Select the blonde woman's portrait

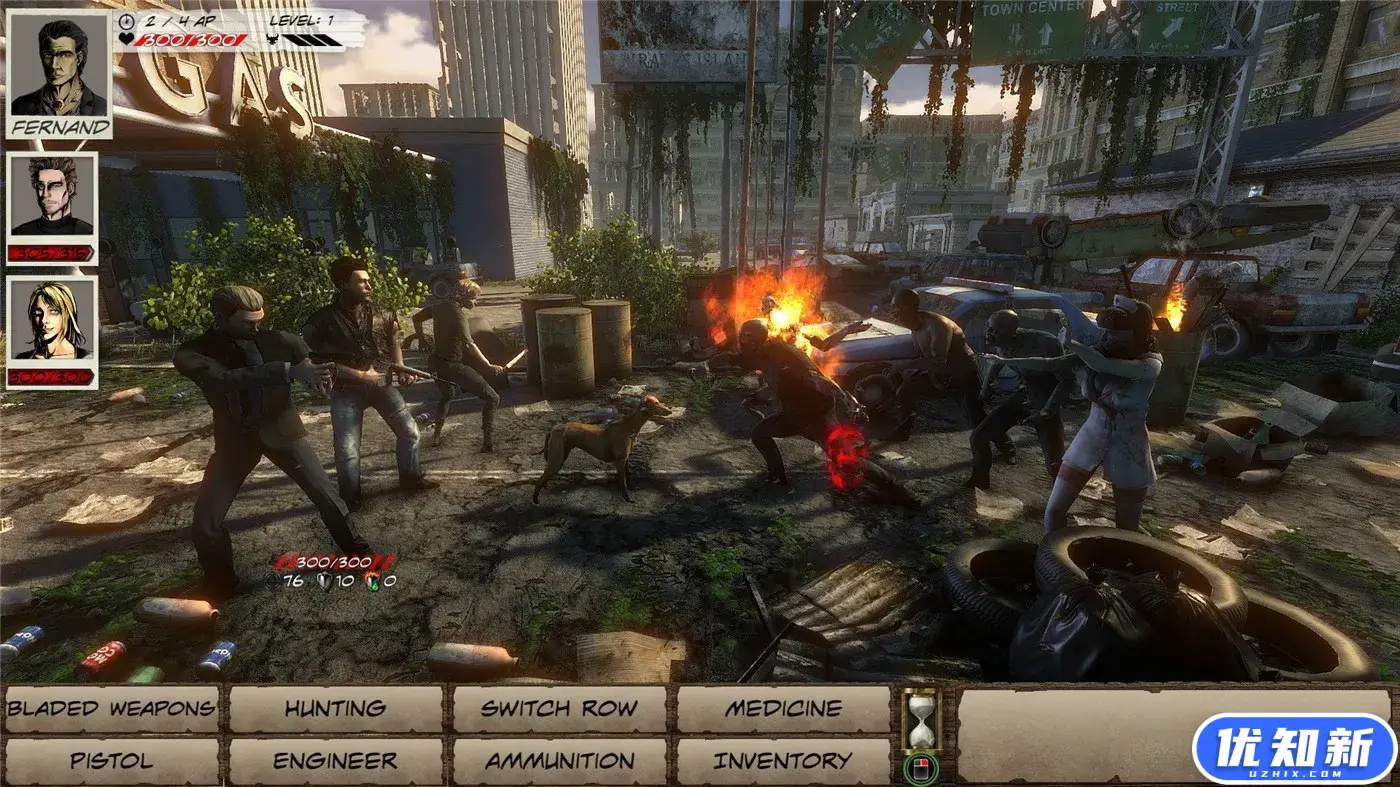(53, 320)
